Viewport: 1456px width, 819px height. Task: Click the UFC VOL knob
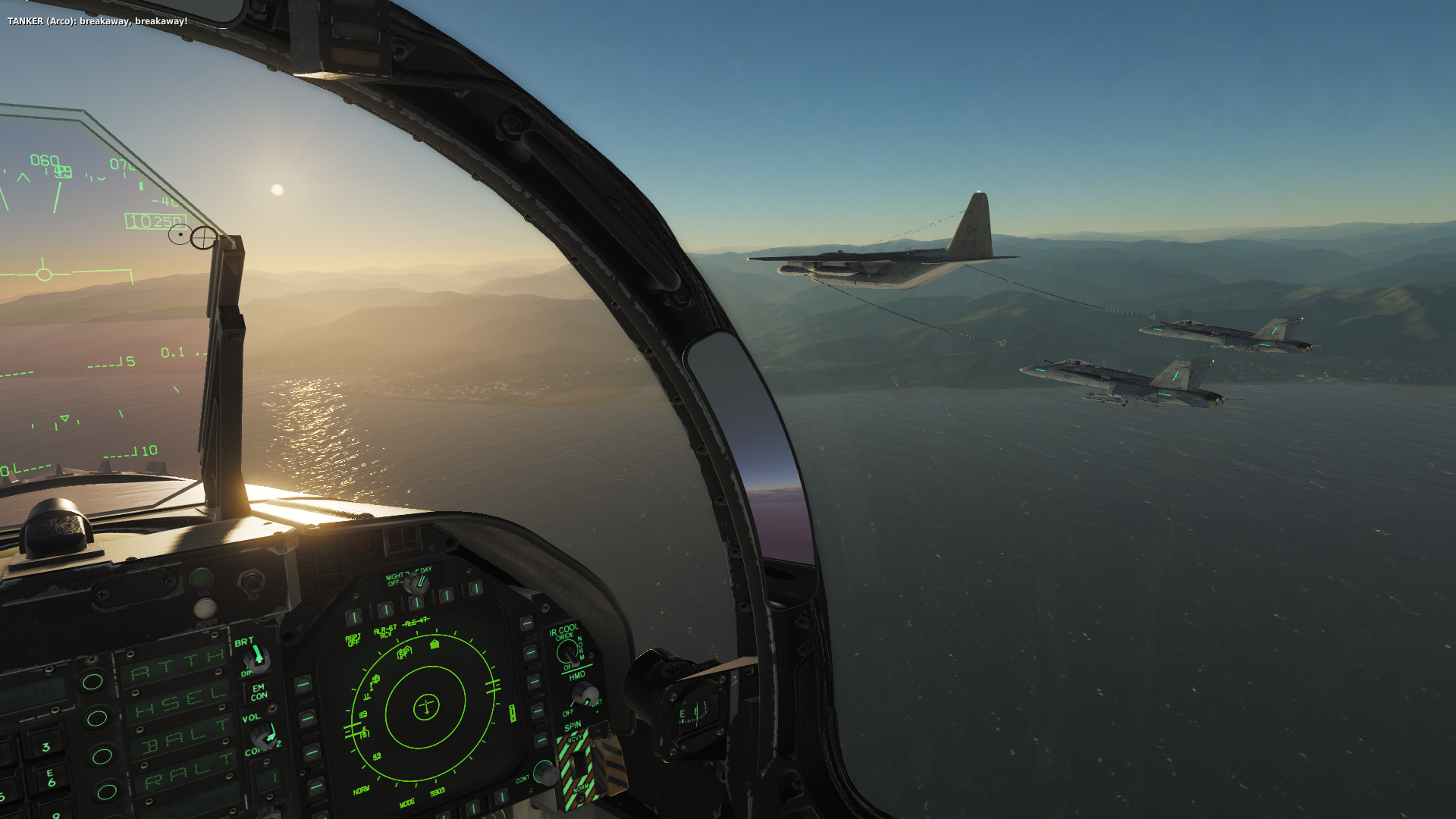264,734
